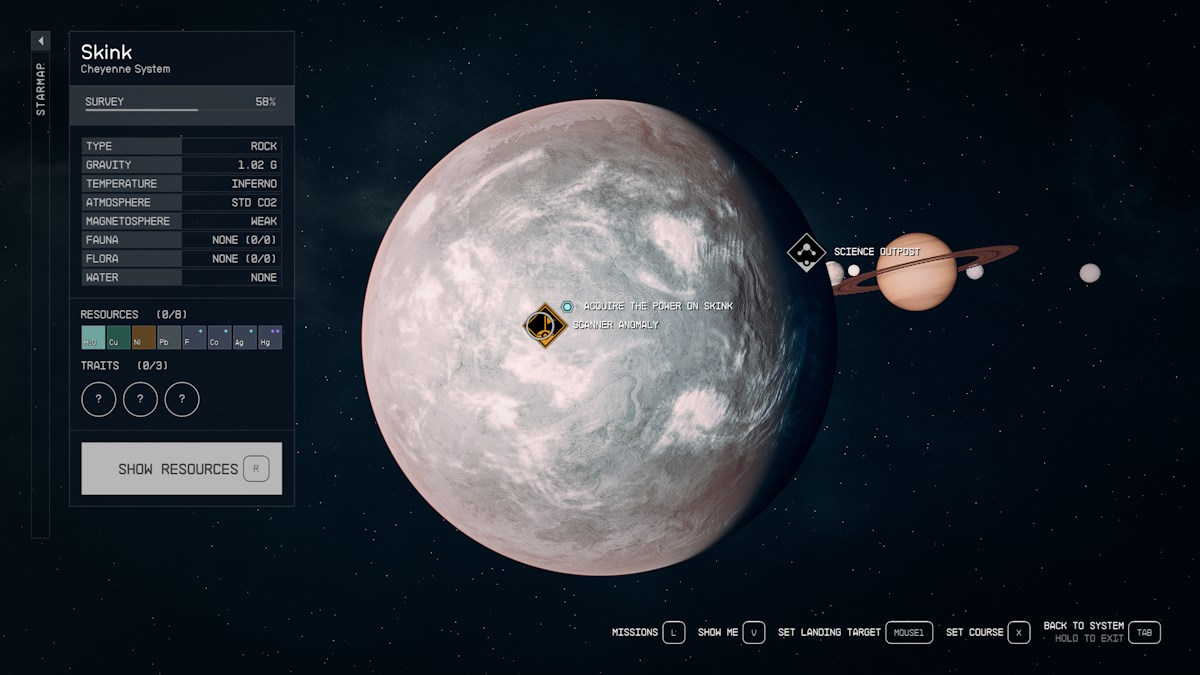The image size is (1200, 675).
Task: Select the Pb lead resource tile
Action: point(168,338)
